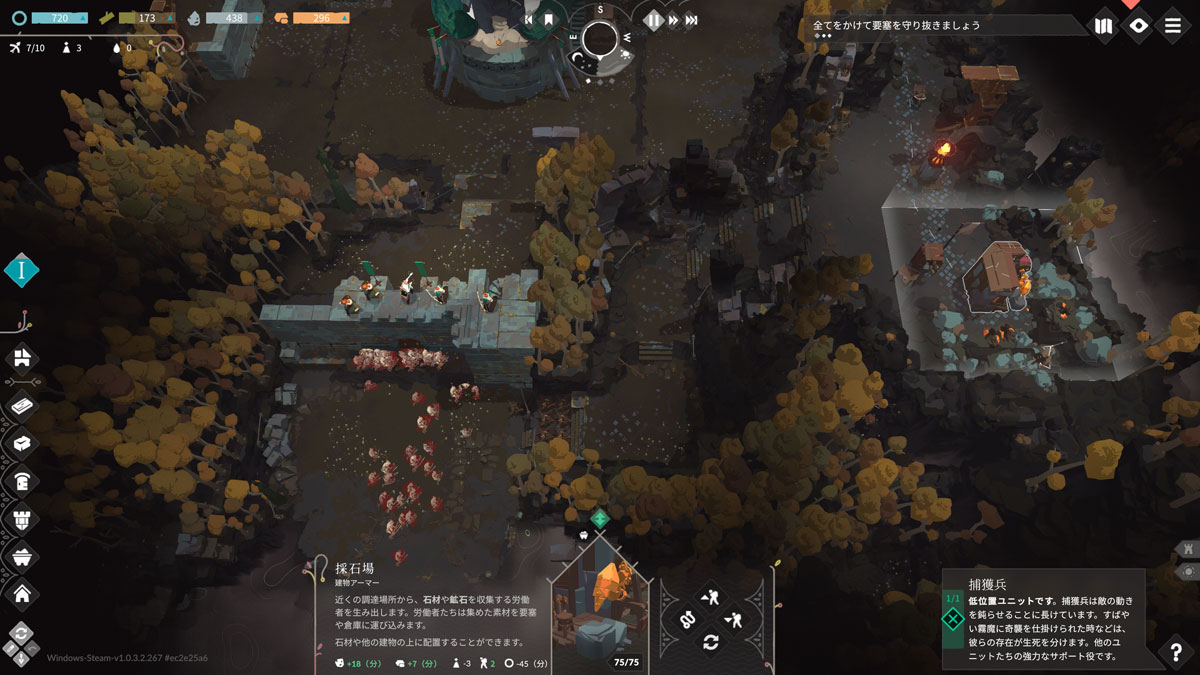Open the map from top-right icons

click(x=1103, y=26)
